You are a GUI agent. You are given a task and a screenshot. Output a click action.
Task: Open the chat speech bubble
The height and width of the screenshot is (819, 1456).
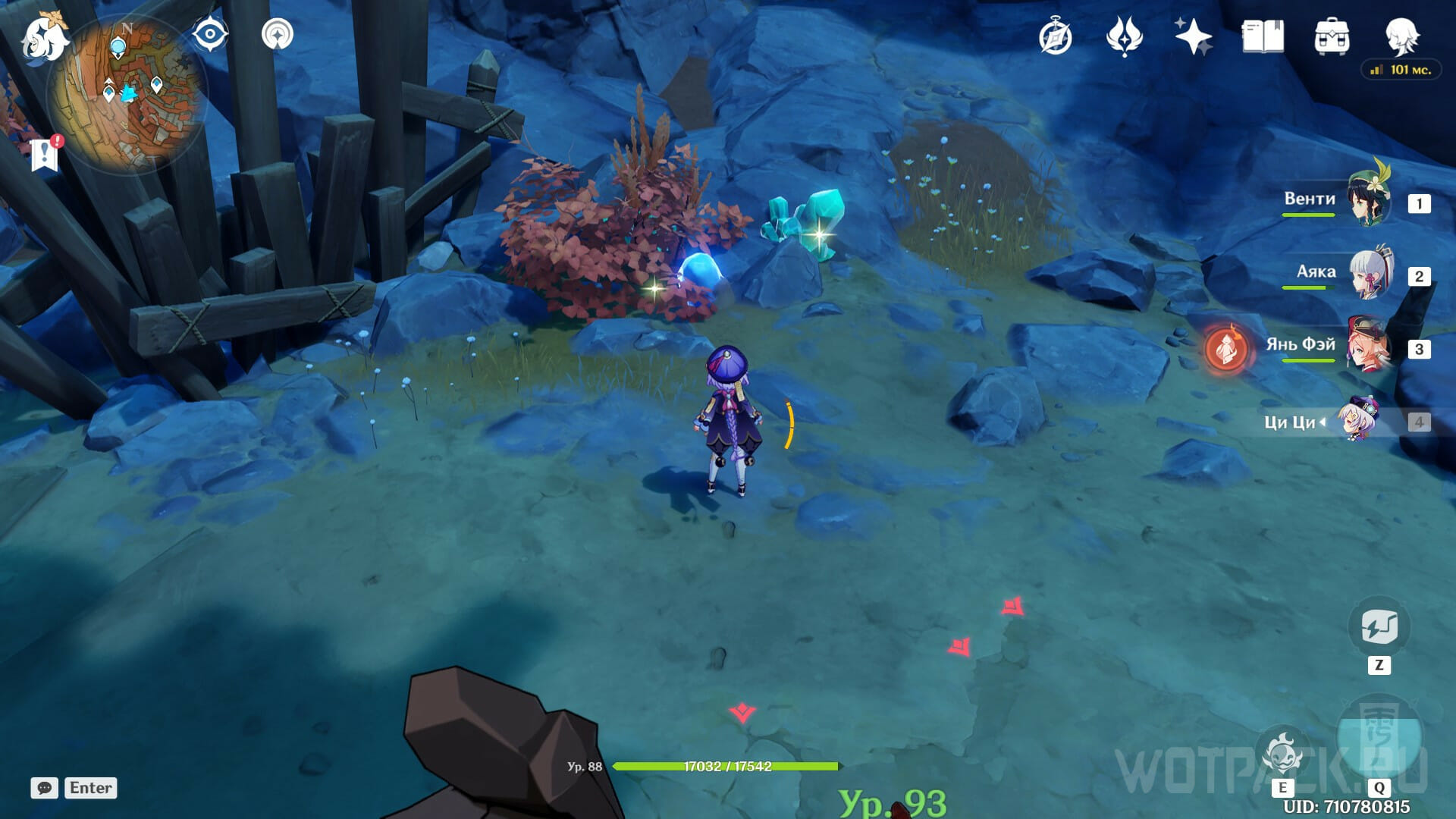point(44,788)
